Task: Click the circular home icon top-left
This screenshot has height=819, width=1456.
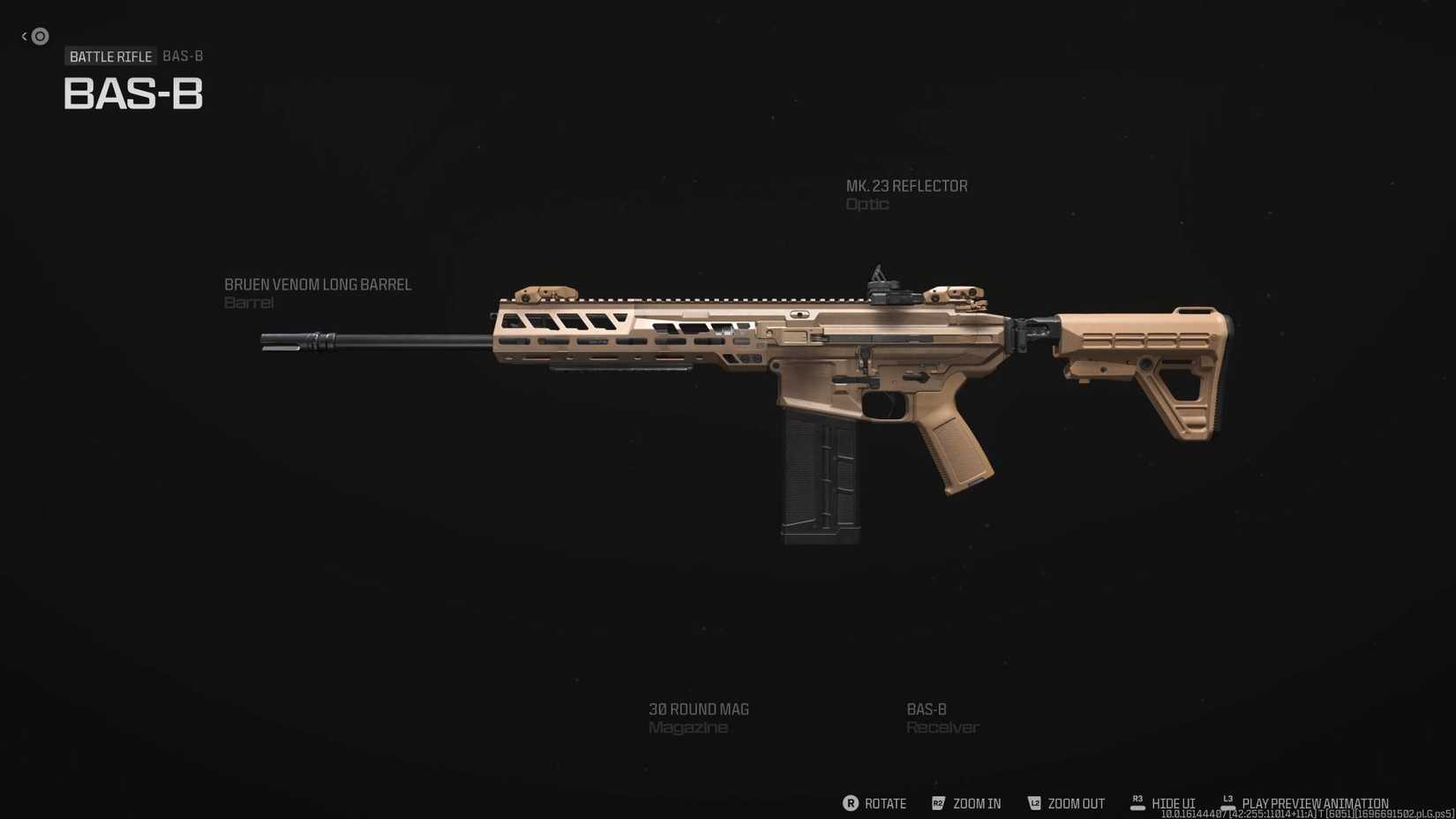Action: coord(39,36)
